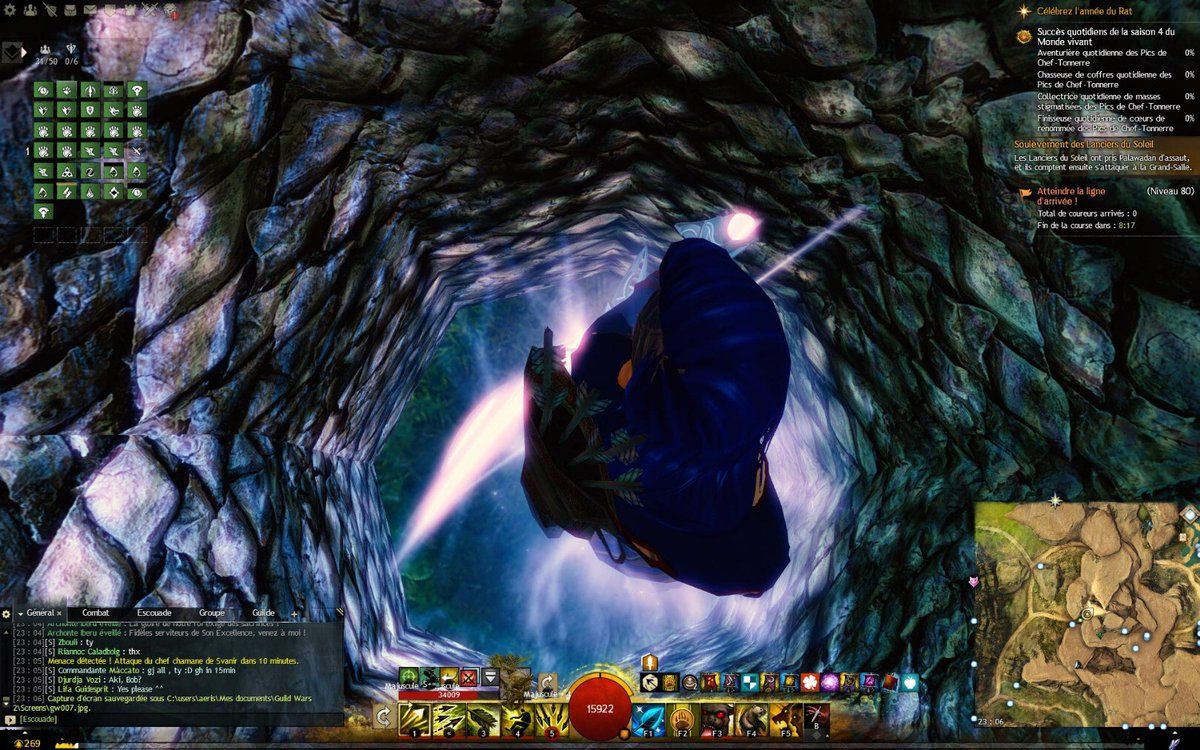Open the game menu gear icon

coord(8,10)
